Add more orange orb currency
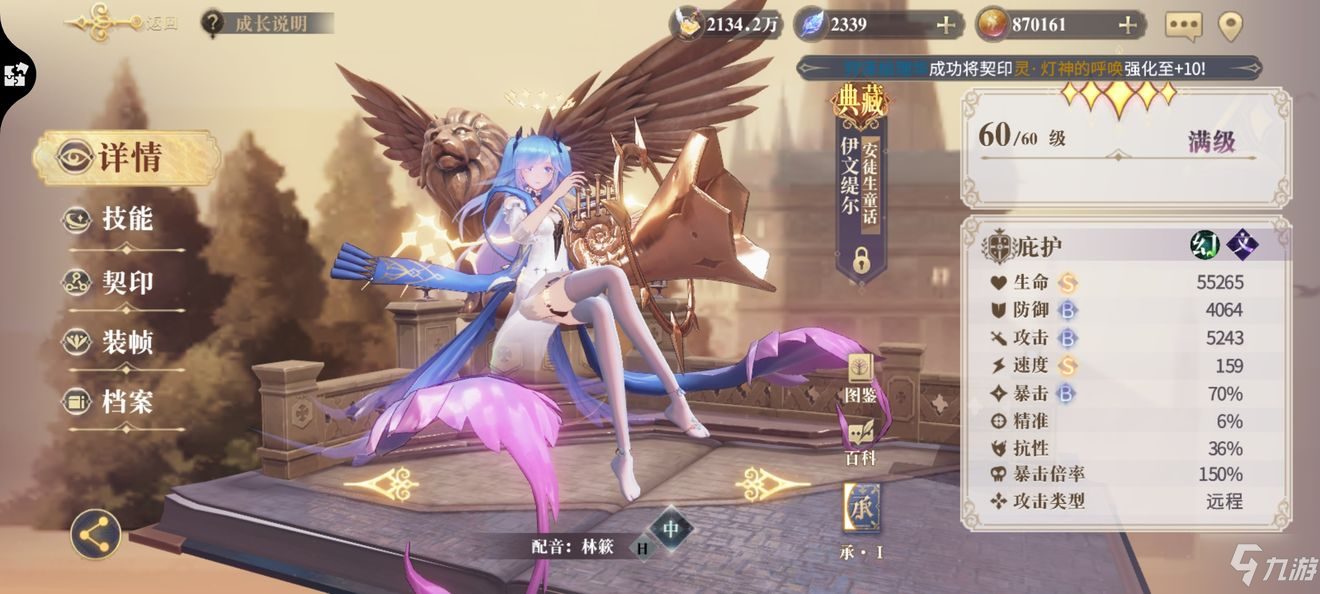The width and height of the screenshot is (1320, 594). [1127, 25]
